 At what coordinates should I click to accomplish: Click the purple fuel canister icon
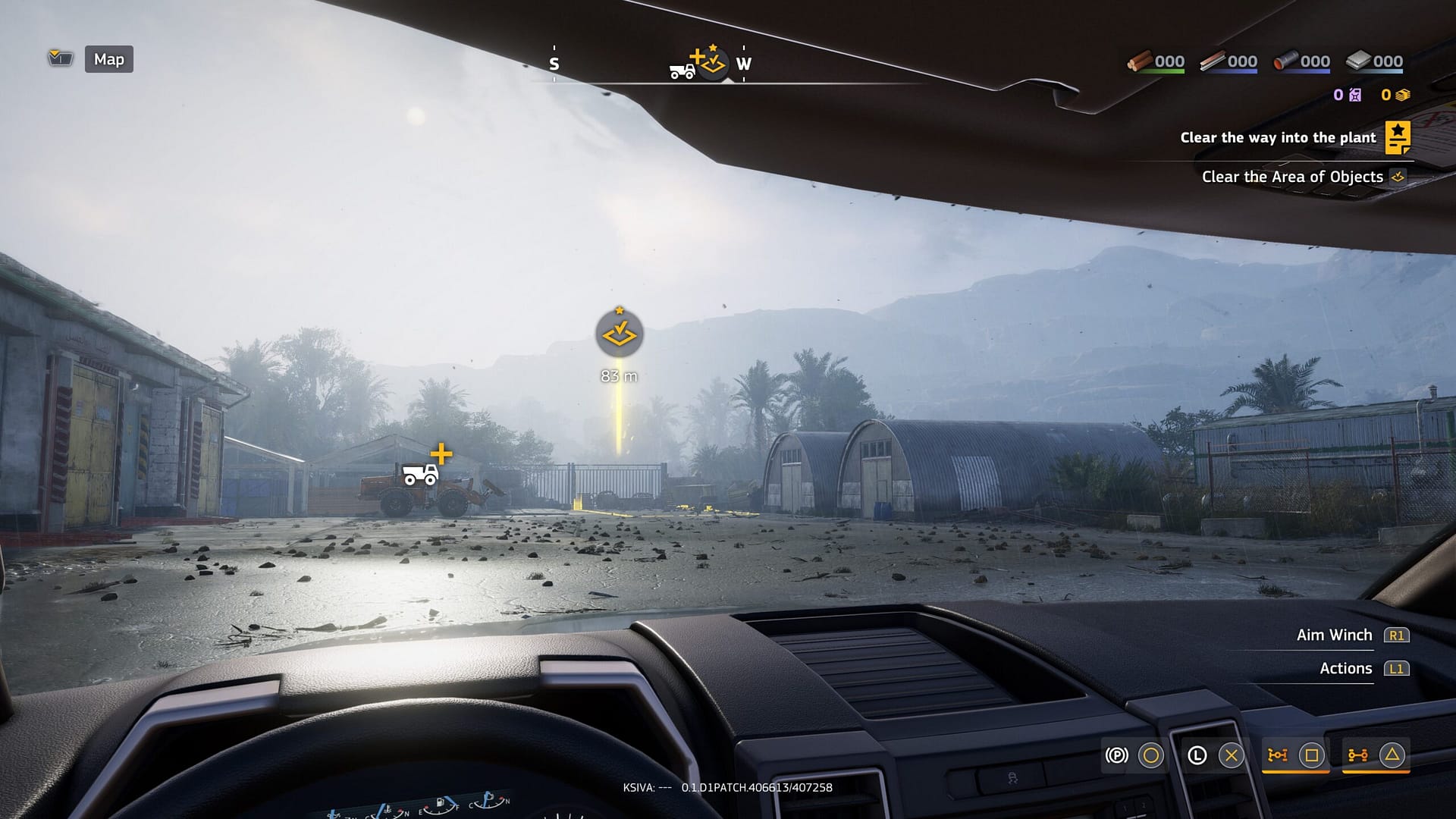coord(1356,96)
